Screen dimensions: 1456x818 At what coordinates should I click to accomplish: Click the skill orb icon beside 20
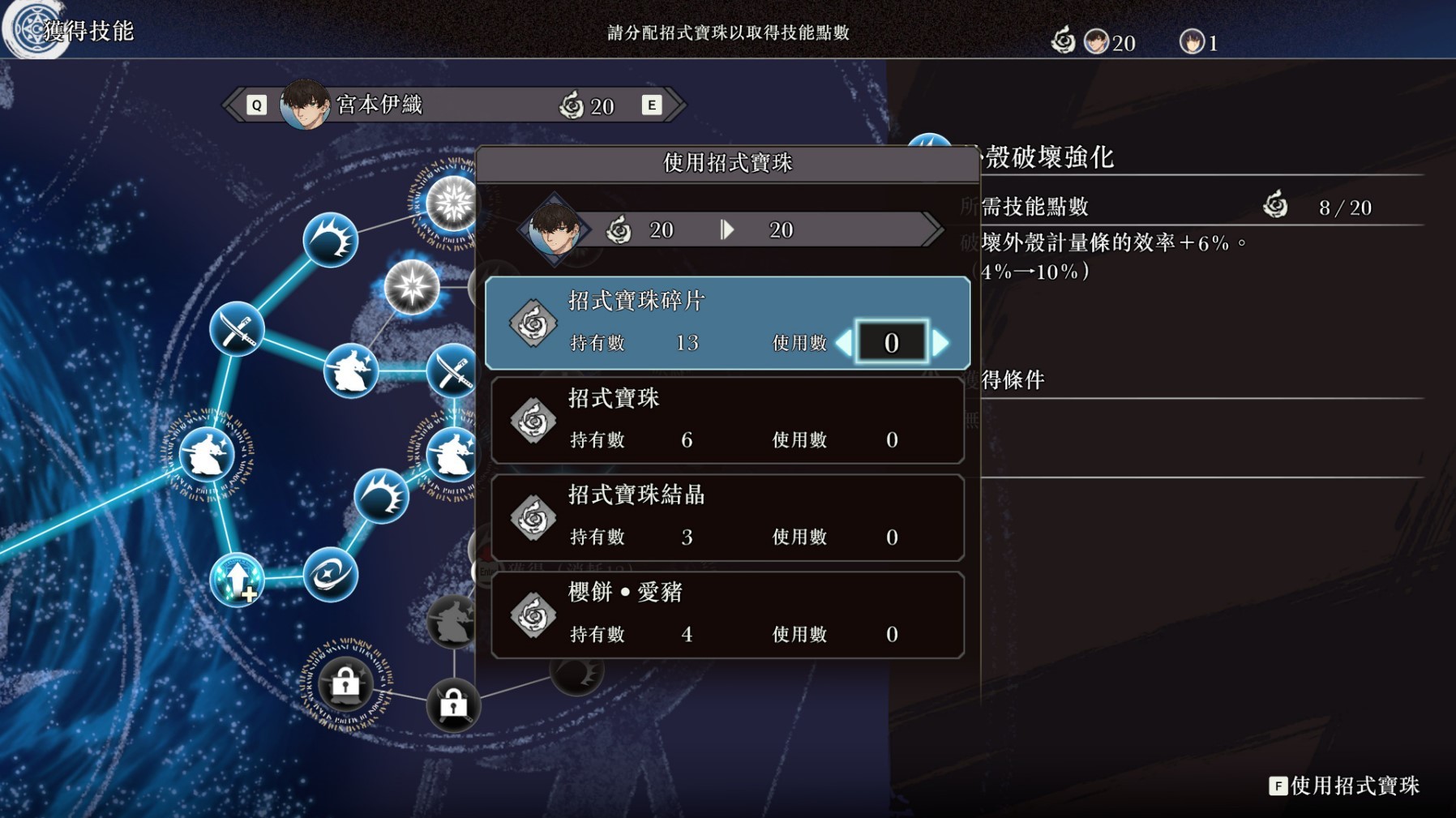[x=1064, y=40]
